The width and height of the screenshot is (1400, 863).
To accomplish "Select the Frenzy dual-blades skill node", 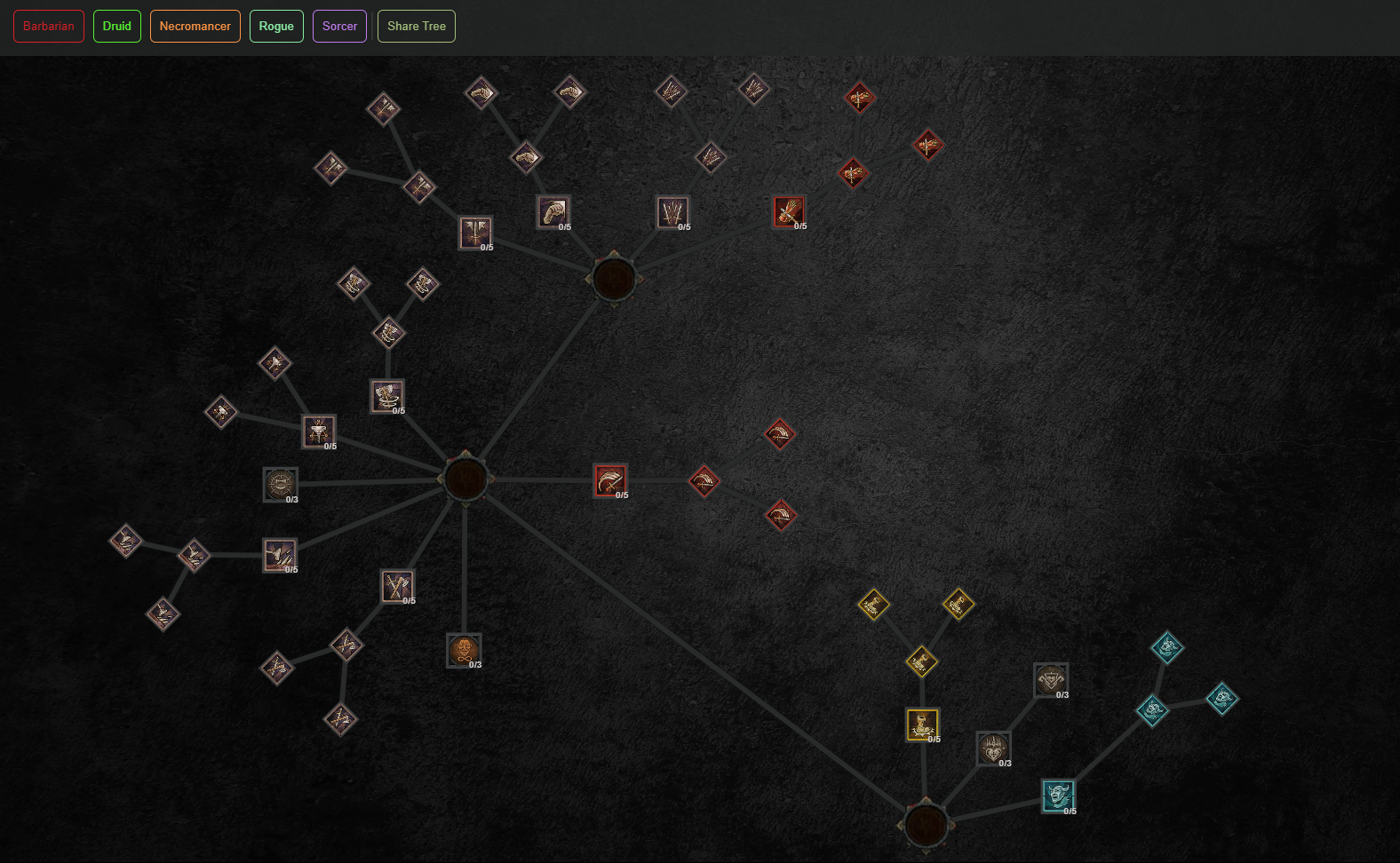I will point(672,211).
